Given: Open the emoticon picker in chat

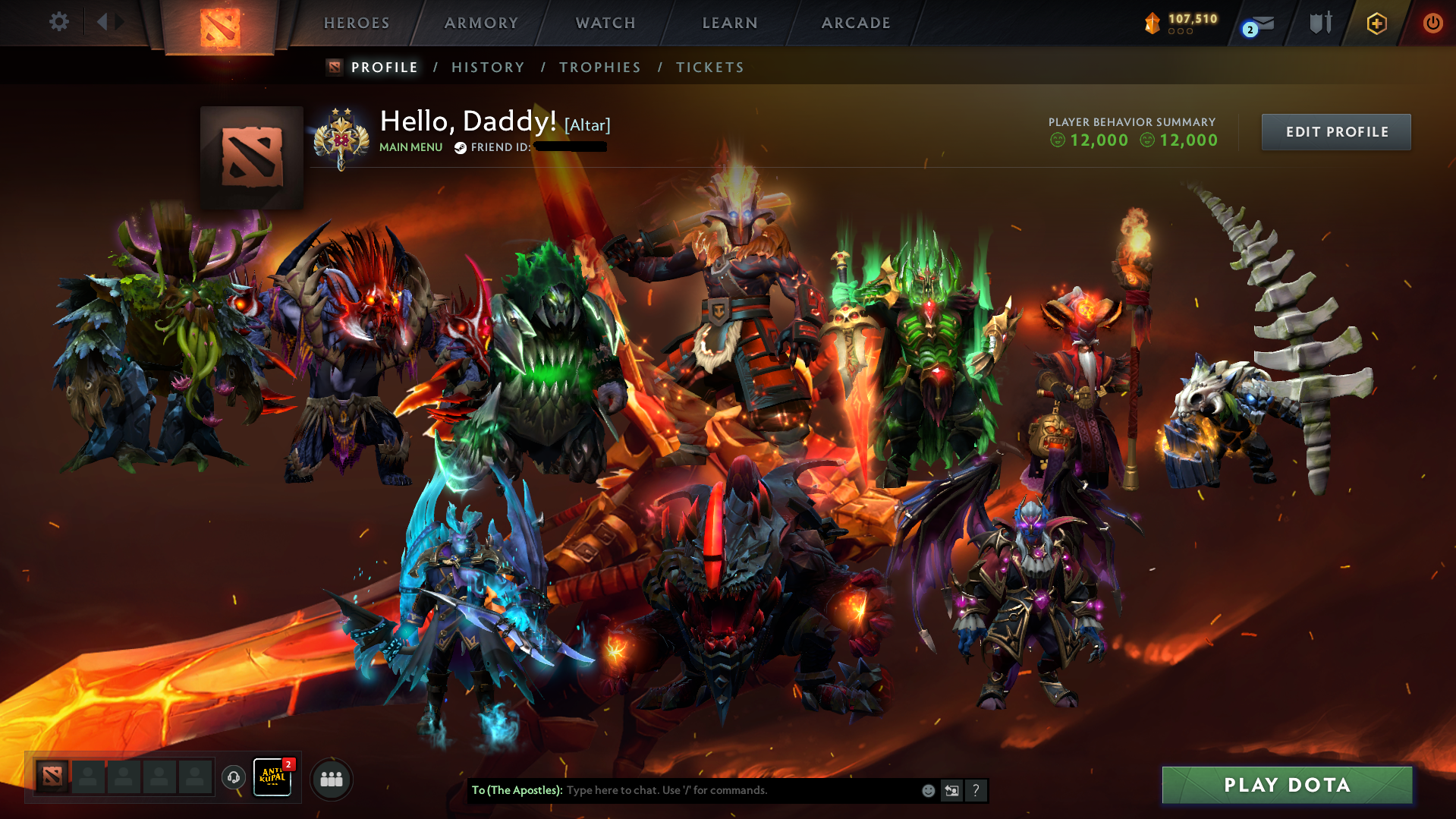Looking at the screenshot, I should (x=927, y=790).
